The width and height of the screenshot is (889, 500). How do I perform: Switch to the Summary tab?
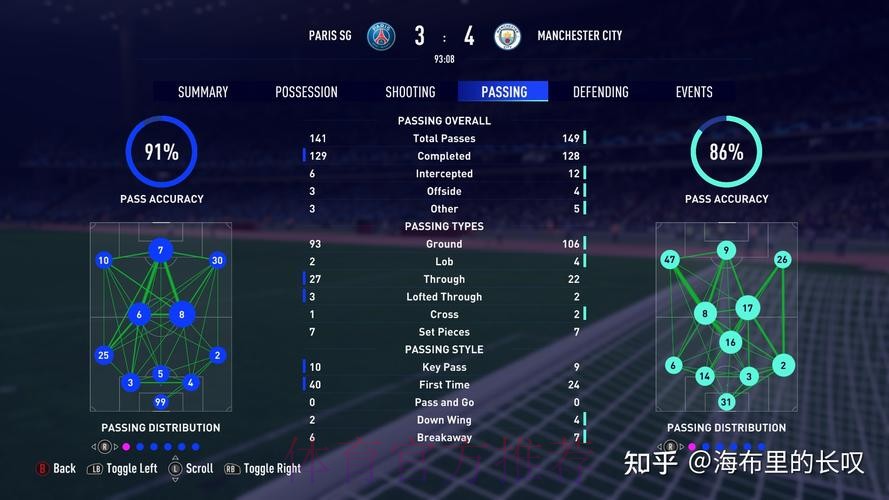(x=203, y=92)
